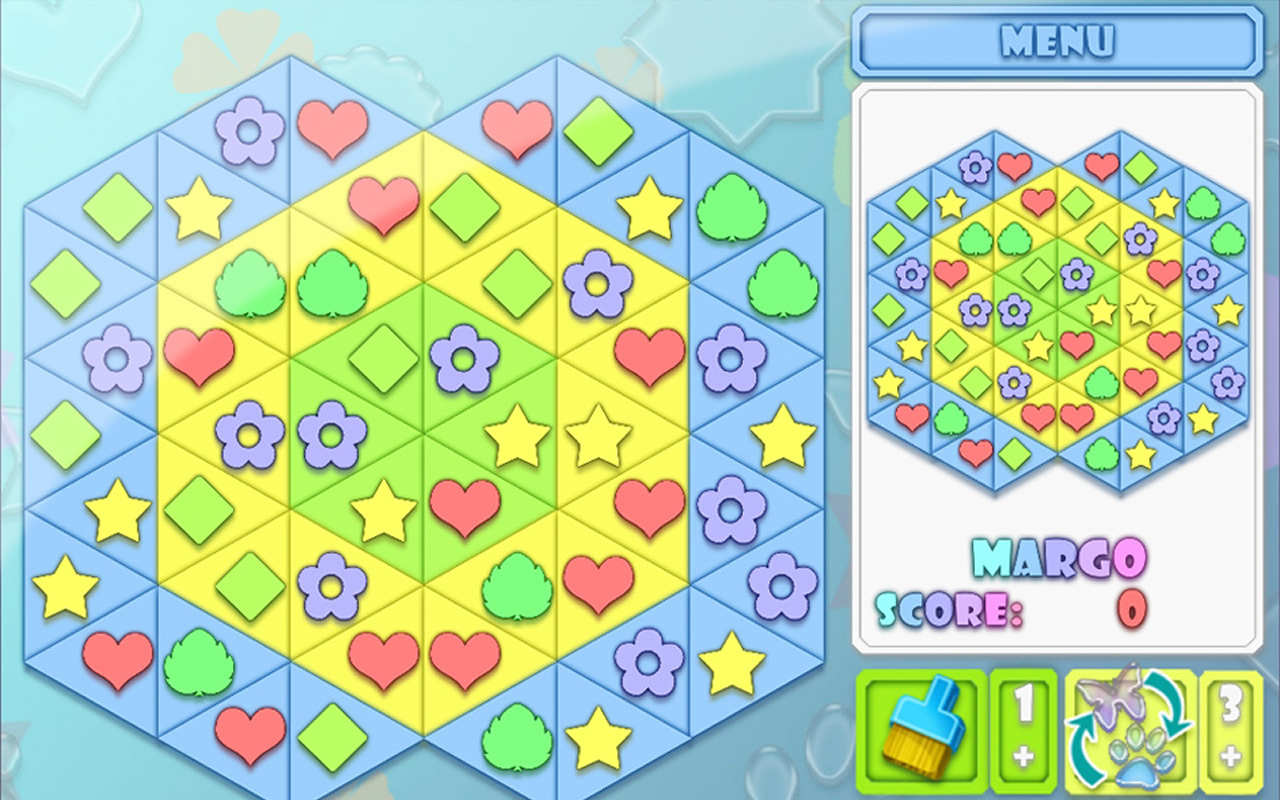Open the MENU button
This screenshot has height=800, width=1280.
pos(1057,42)
